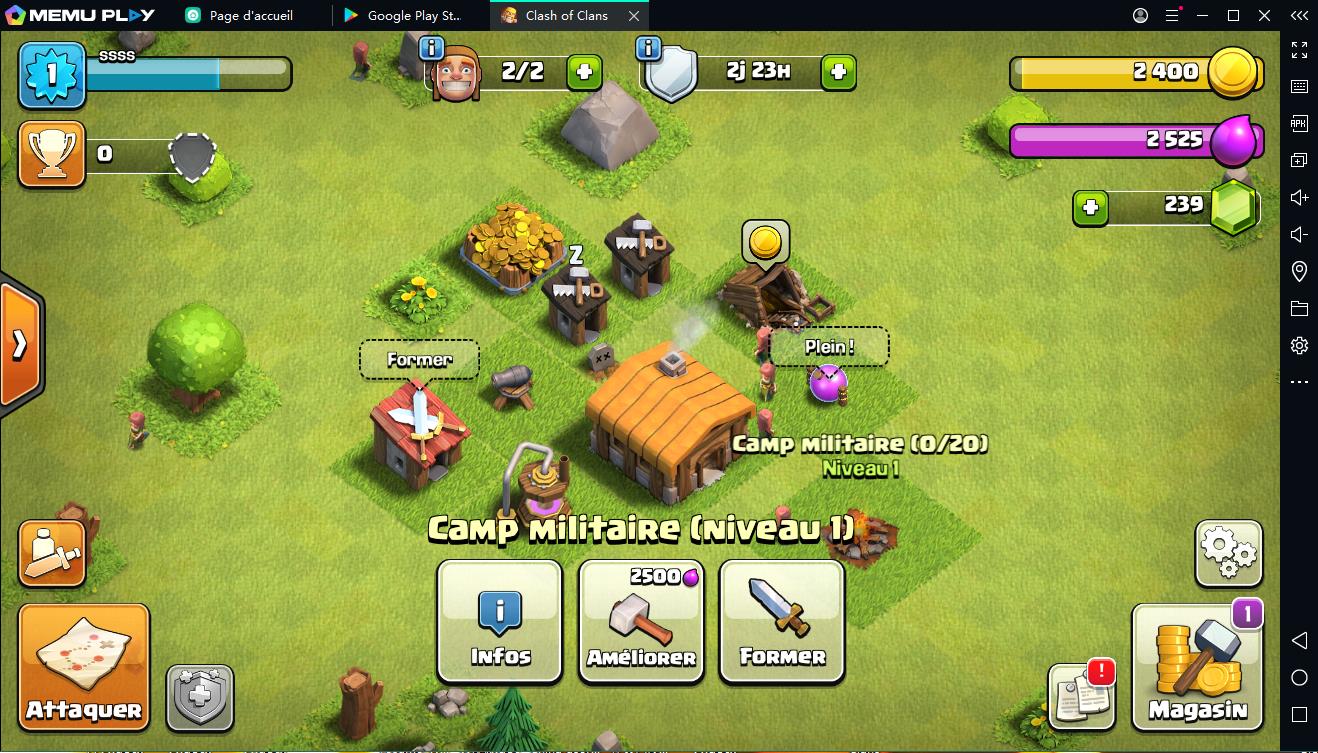Show the news notes with red alert
This screenshot has height=753, width=1318.
click(x=1082, y=695)
